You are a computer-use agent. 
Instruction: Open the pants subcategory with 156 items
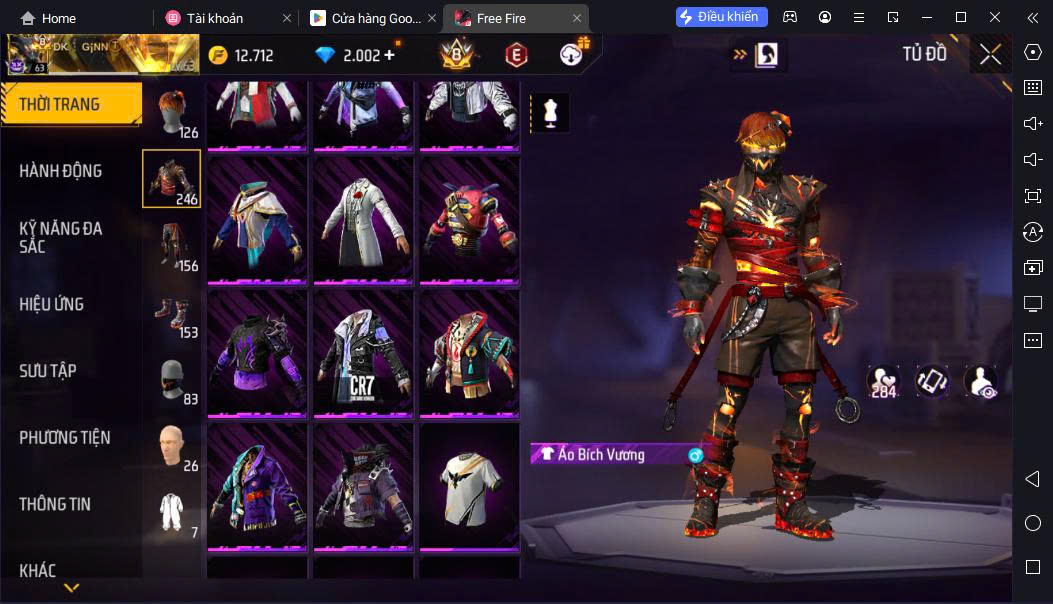[172, 246]
